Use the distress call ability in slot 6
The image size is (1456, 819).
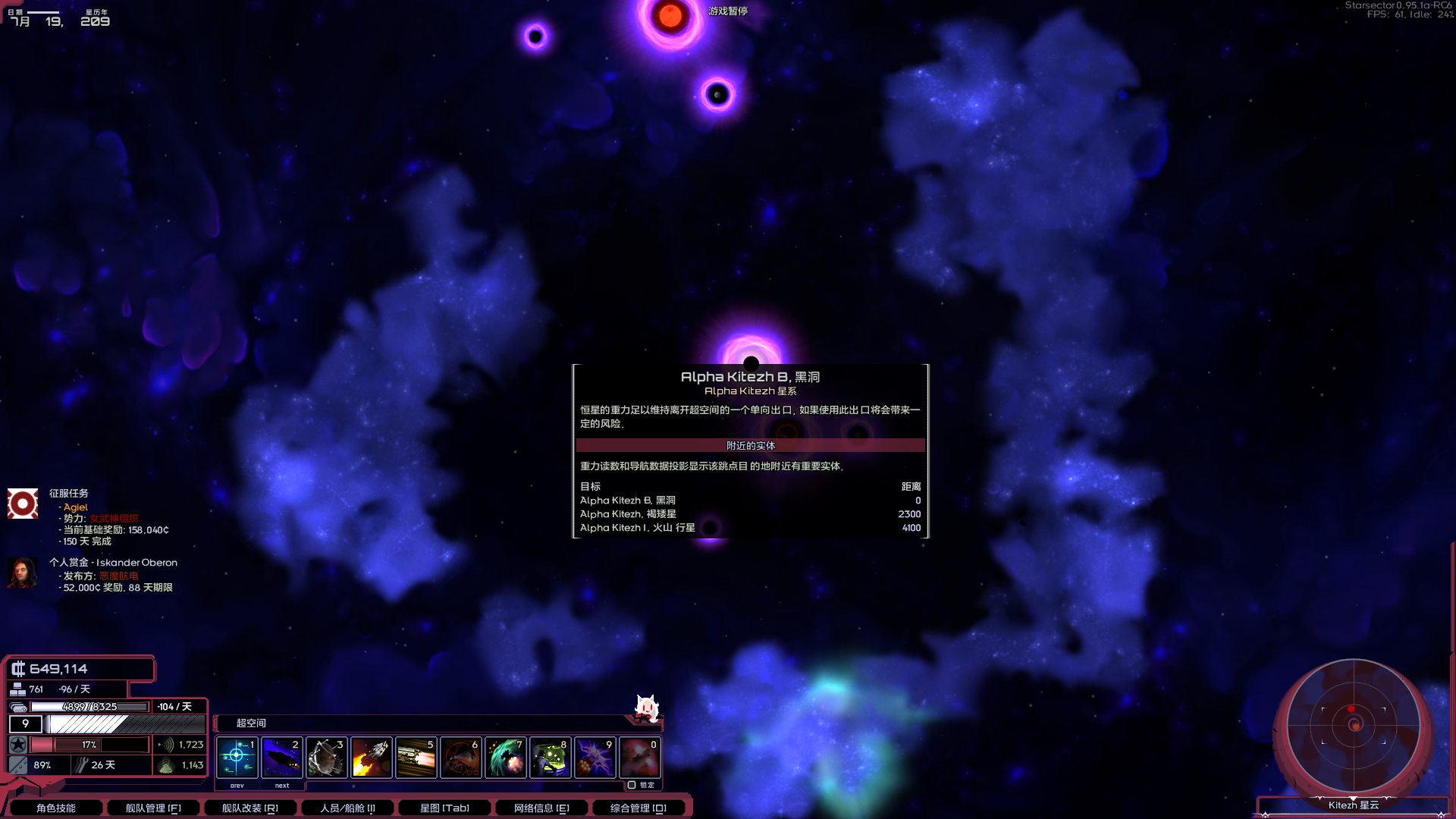(x=460, y=757)
